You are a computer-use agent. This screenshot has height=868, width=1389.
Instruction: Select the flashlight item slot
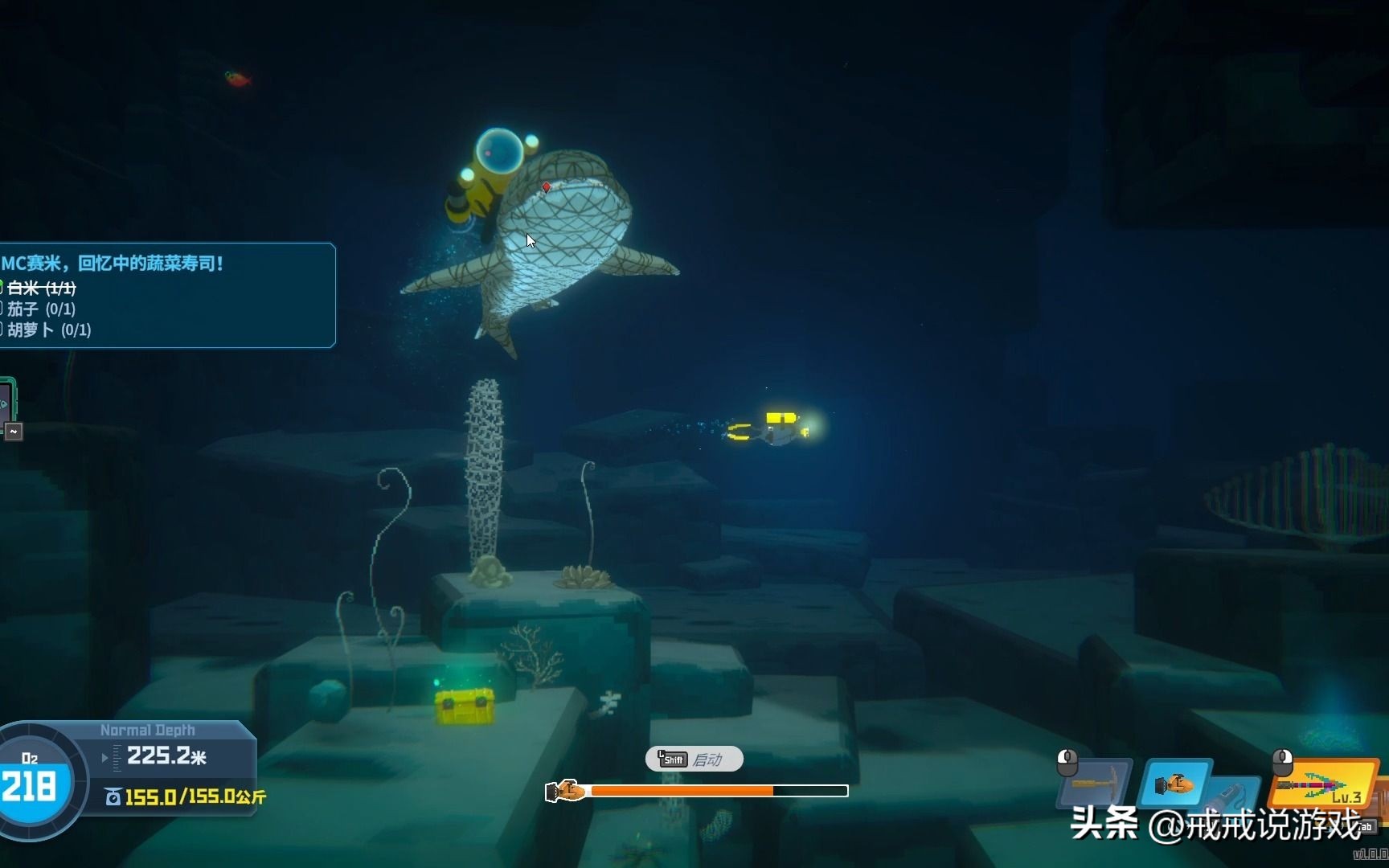tap(1234, 794)
